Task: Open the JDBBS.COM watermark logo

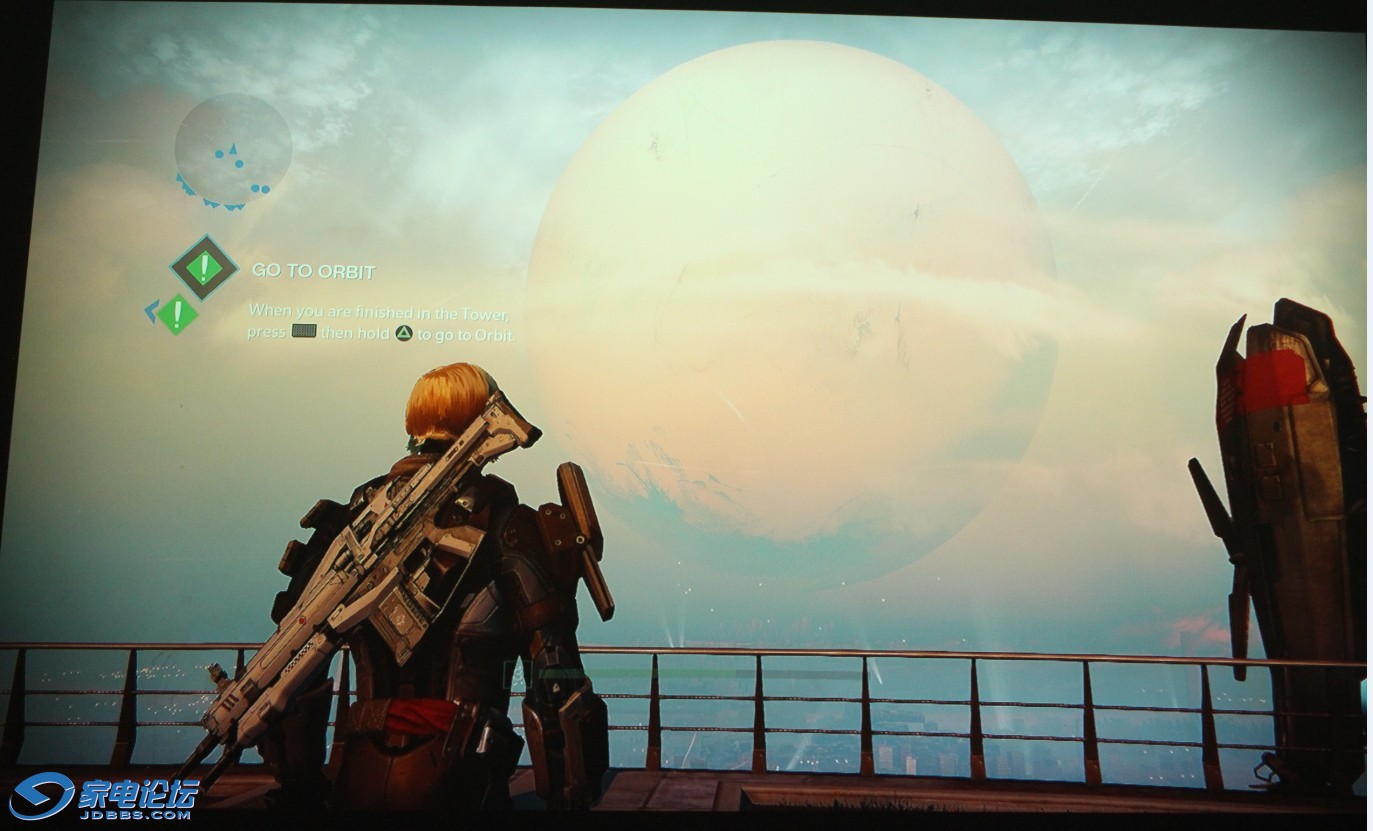Action: pos(104,797)
